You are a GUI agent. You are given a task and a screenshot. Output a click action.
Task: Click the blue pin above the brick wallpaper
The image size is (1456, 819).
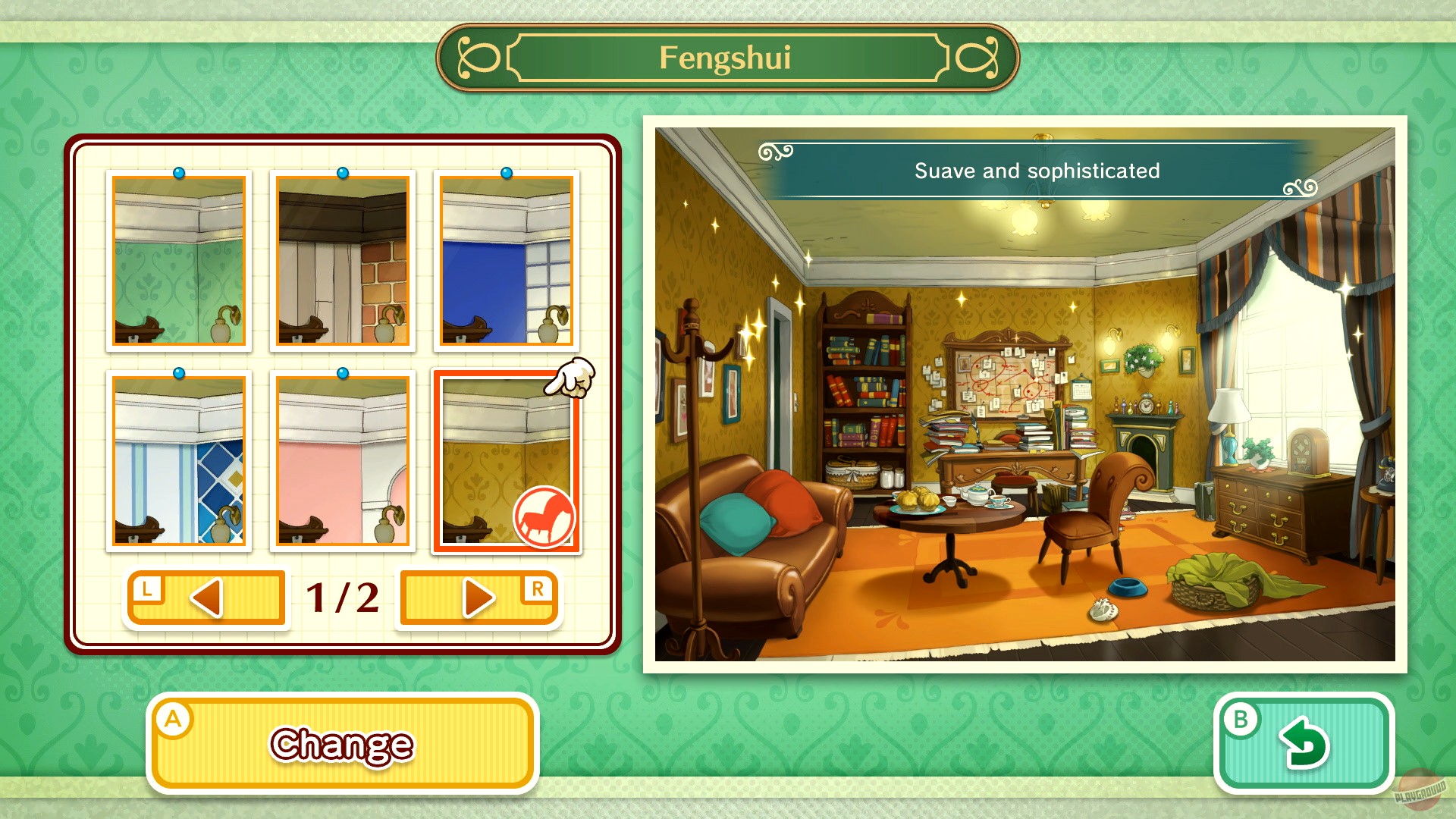[343, 172]
